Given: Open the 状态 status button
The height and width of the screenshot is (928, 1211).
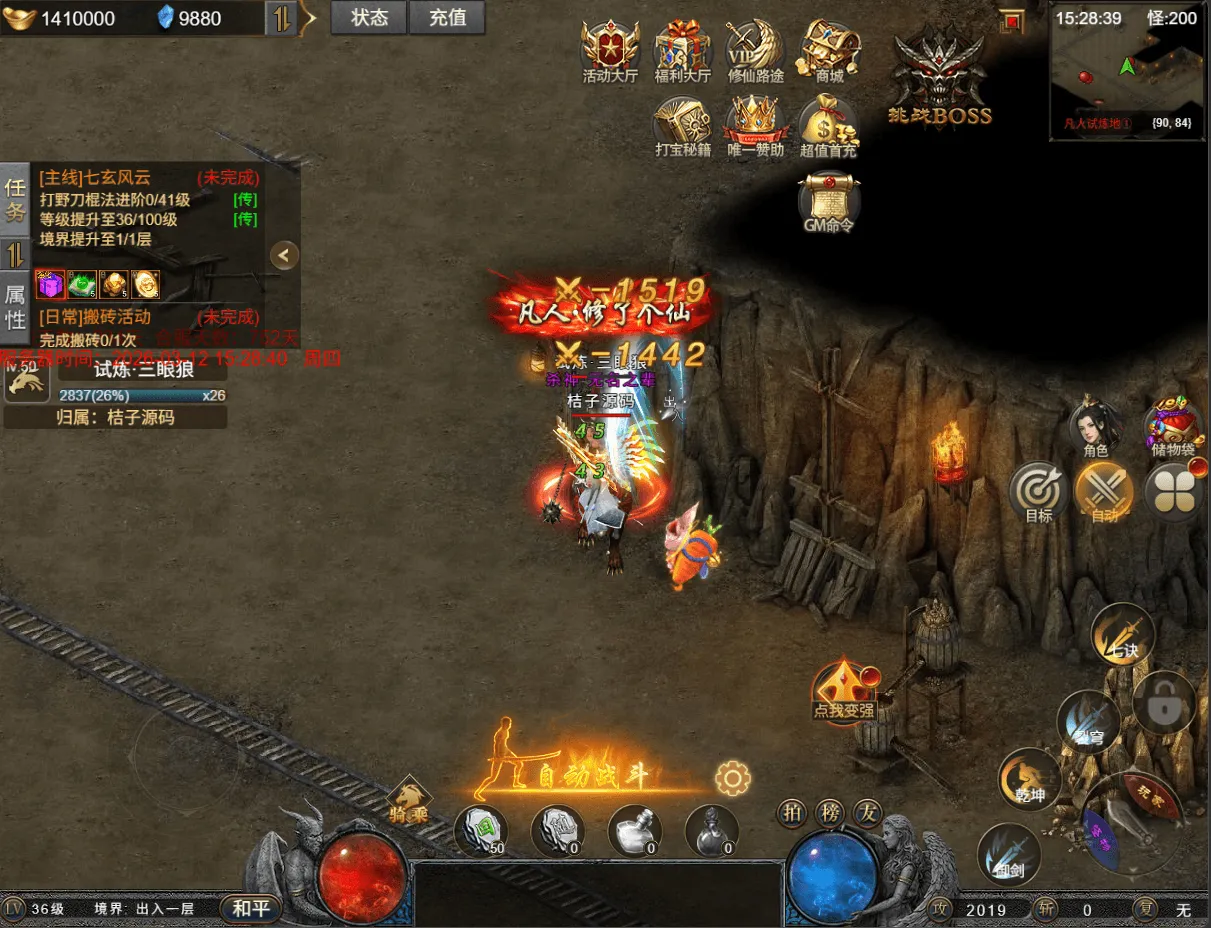Looking at the screenshot, I should point(369,18).
